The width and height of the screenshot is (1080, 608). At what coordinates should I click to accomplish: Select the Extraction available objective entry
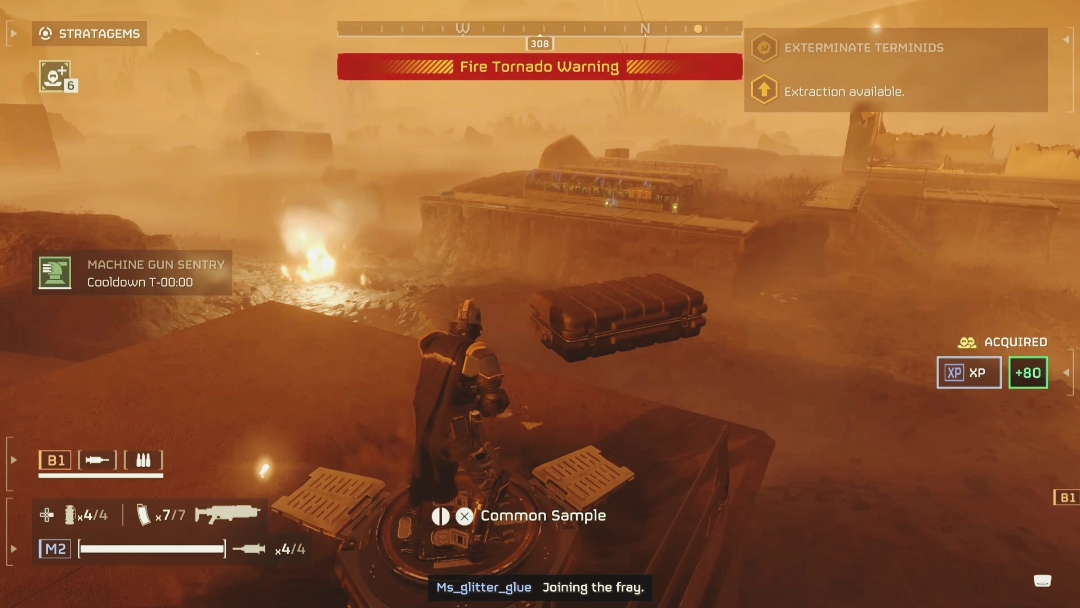point(843,91)
